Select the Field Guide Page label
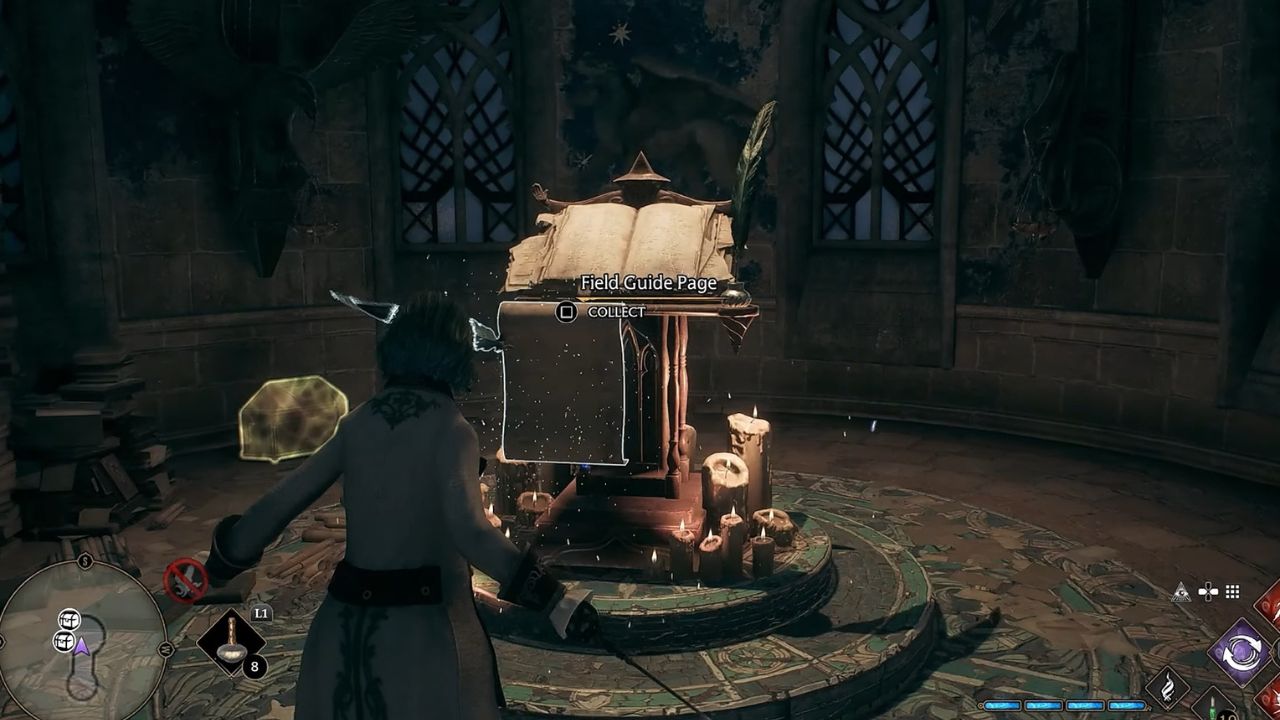Viewport: 1280px width, 720px height. click(x=648, y=284)
